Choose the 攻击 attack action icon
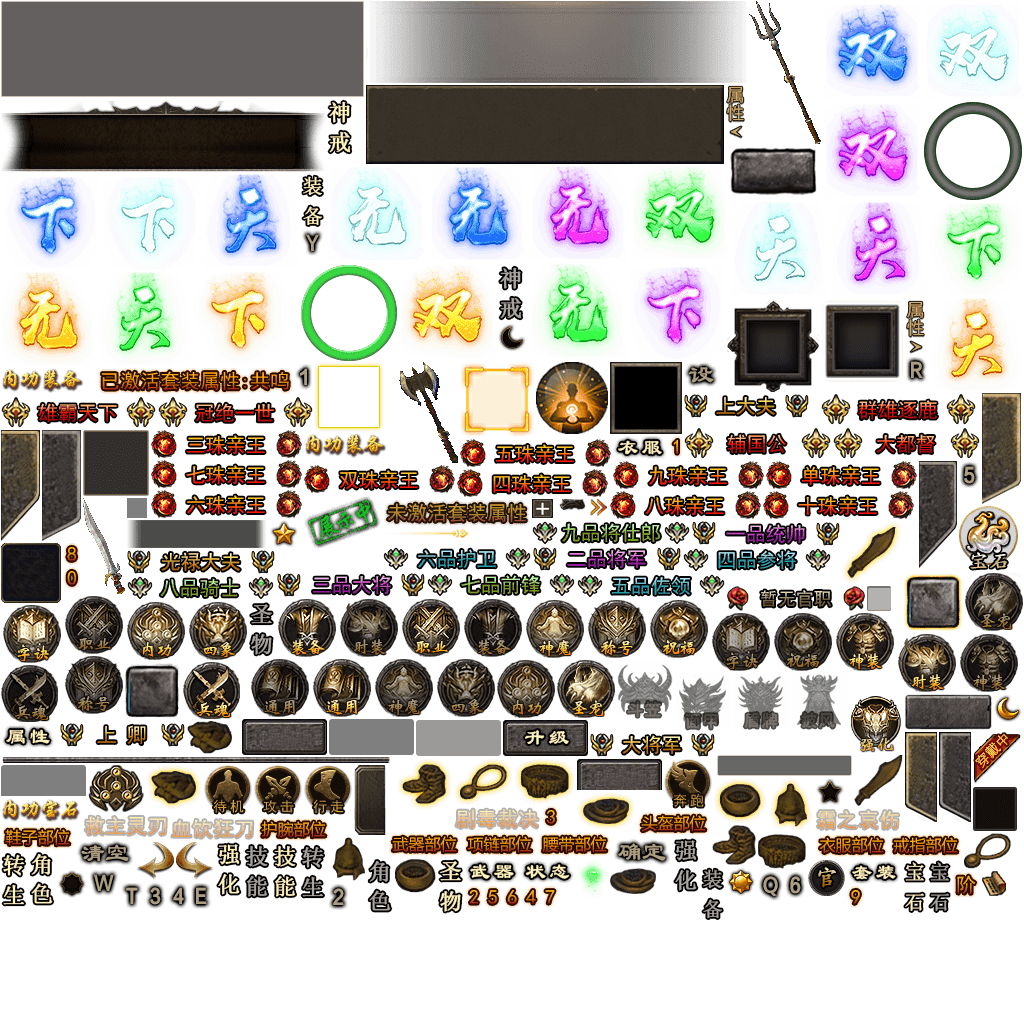This screenshot has height=1024, width=1024. tap(277, 790)
